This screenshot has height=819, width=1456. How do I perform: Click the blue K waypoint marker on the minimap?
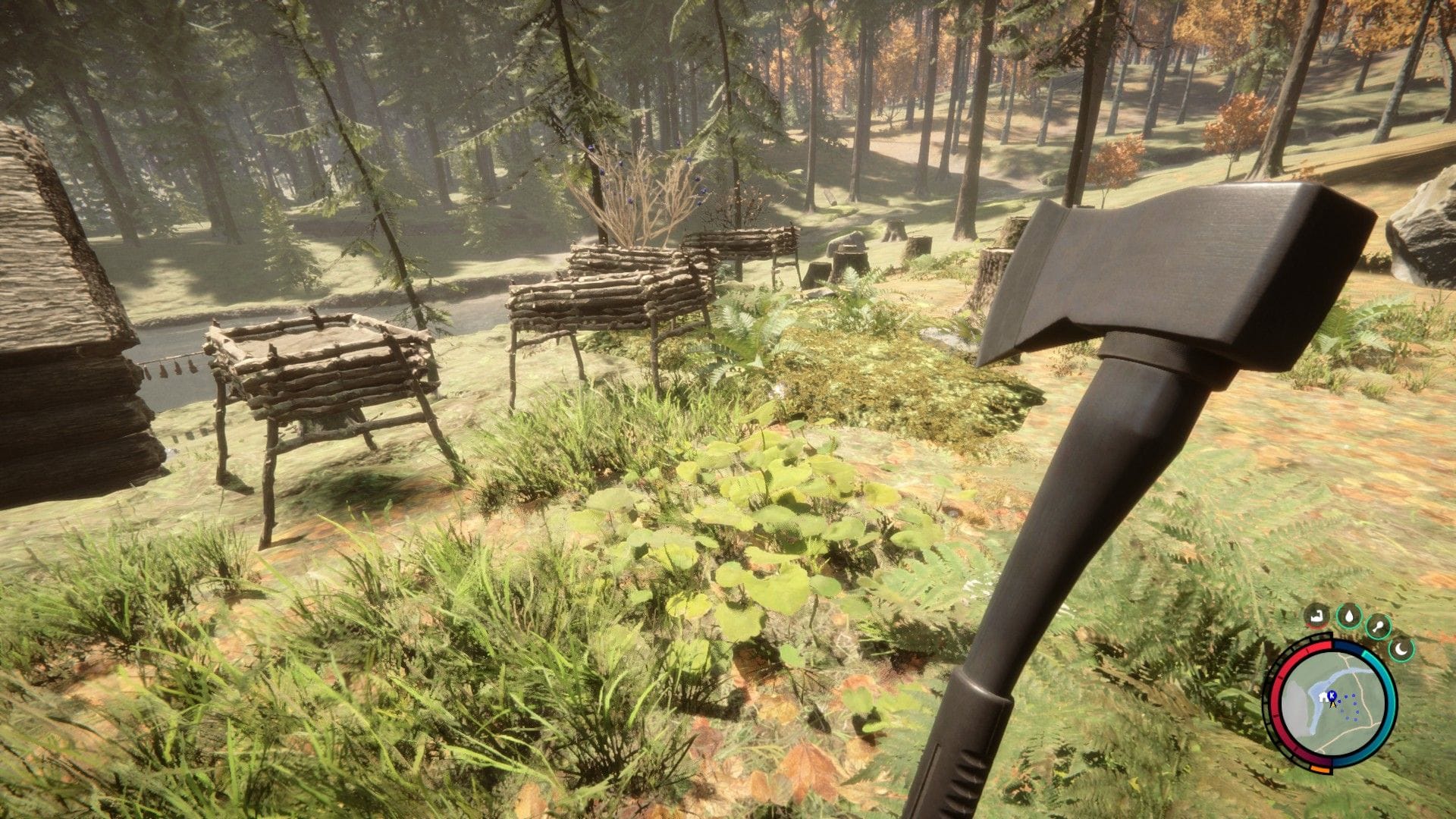[1332, 695]
